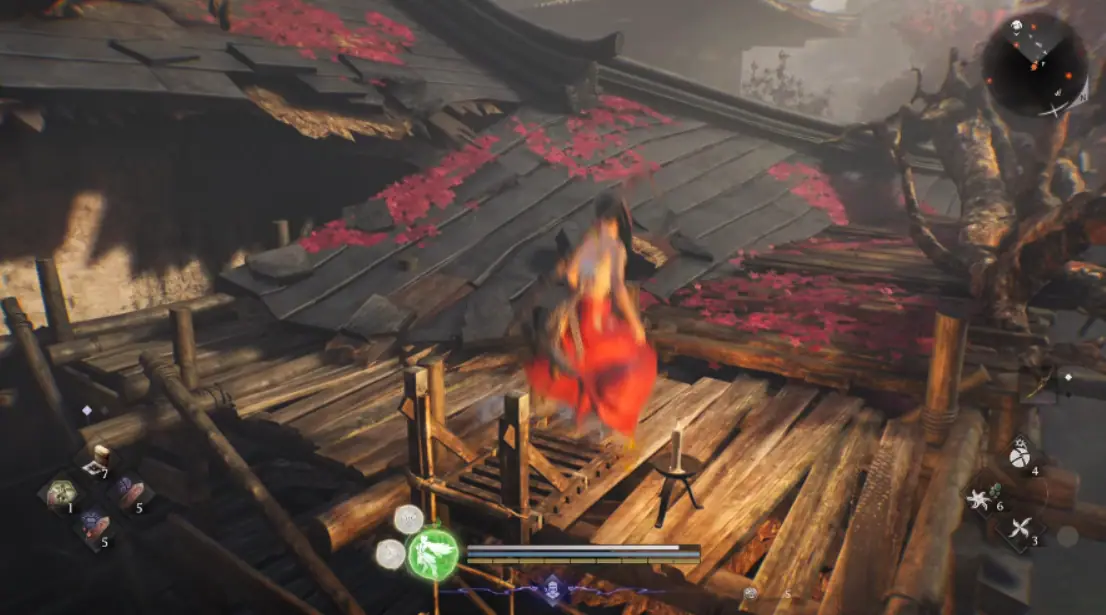Image resolution: width=1106 pixels, height=615 pixels.
Task: Open the circular minimap
Action: [1034, 63]
